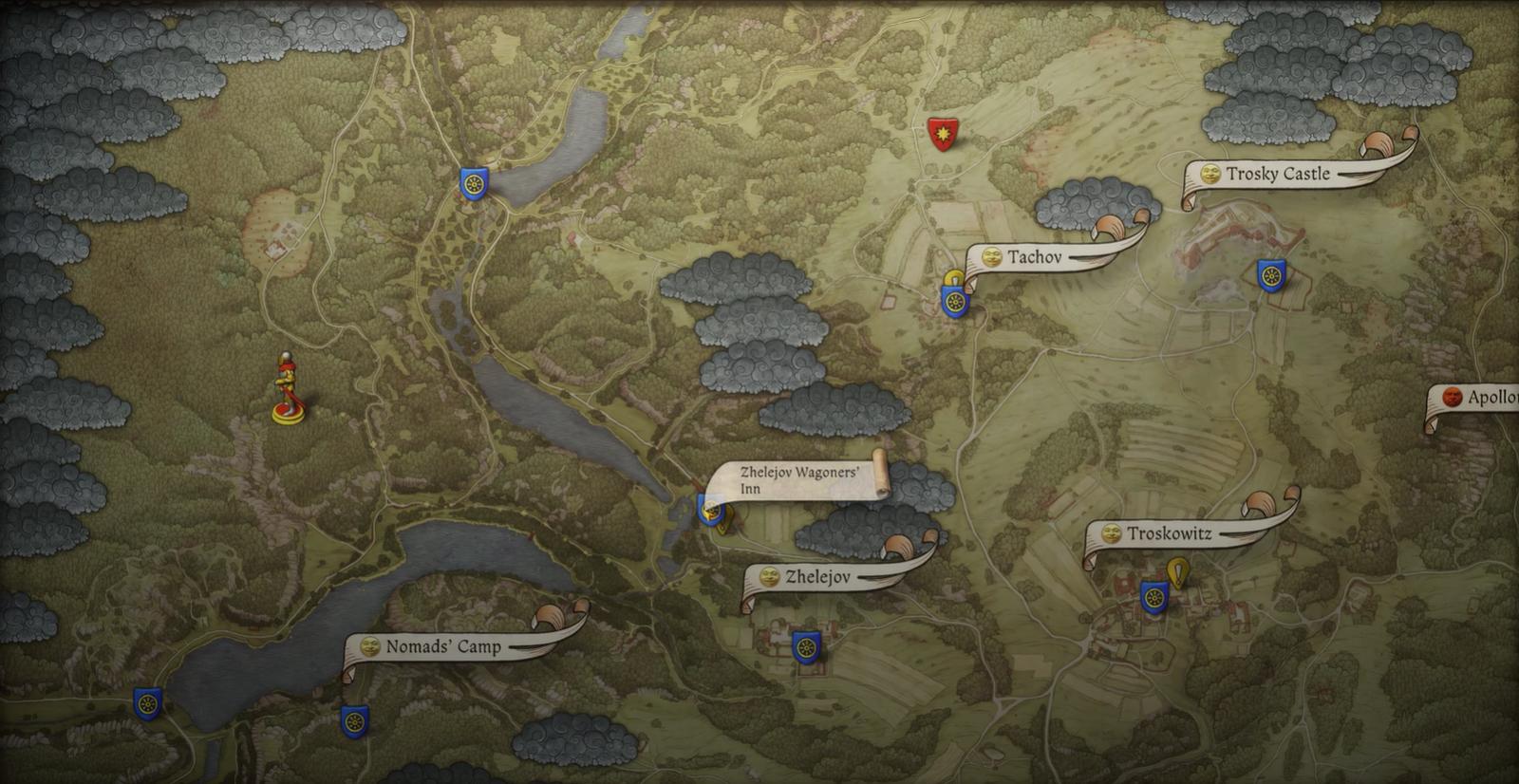Select the red shield marker with yellow star
The image size is (1519, 784).
(942, 135)
